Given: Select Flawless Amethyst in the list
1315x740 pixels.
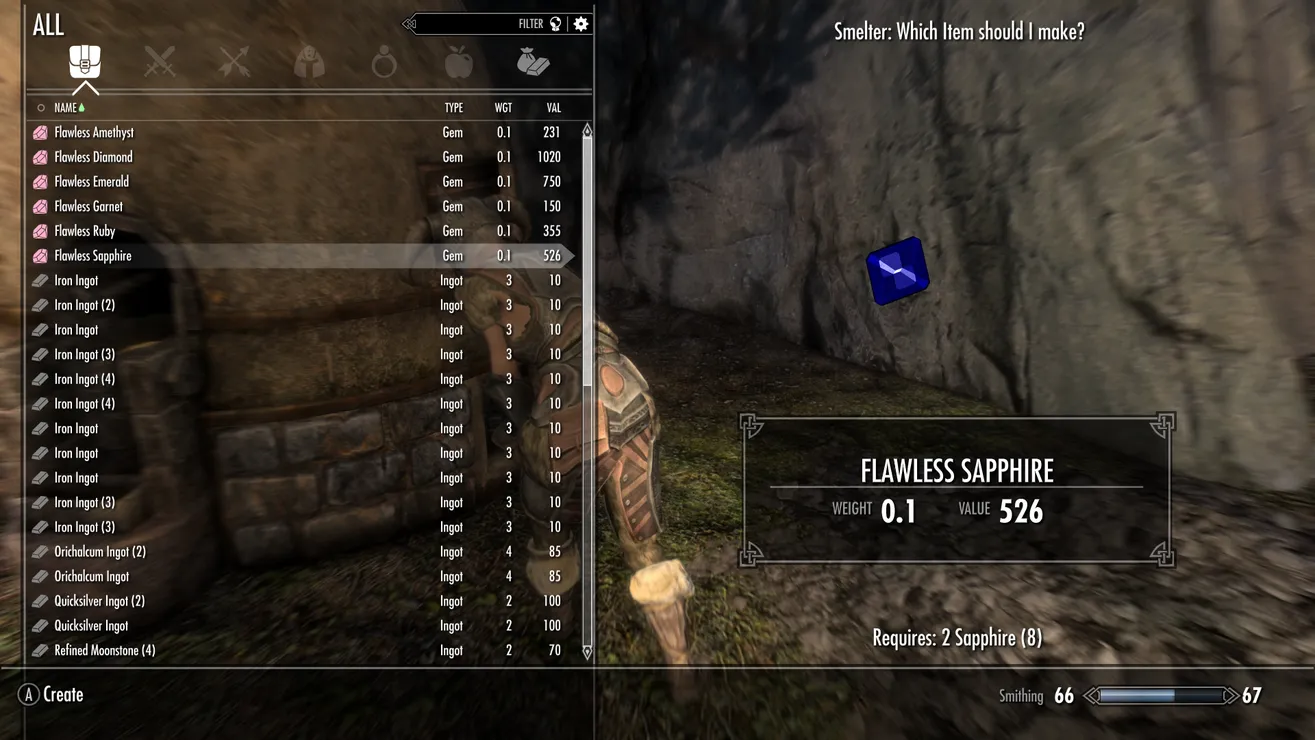Looking at the screenshot, I should [94, 132].
